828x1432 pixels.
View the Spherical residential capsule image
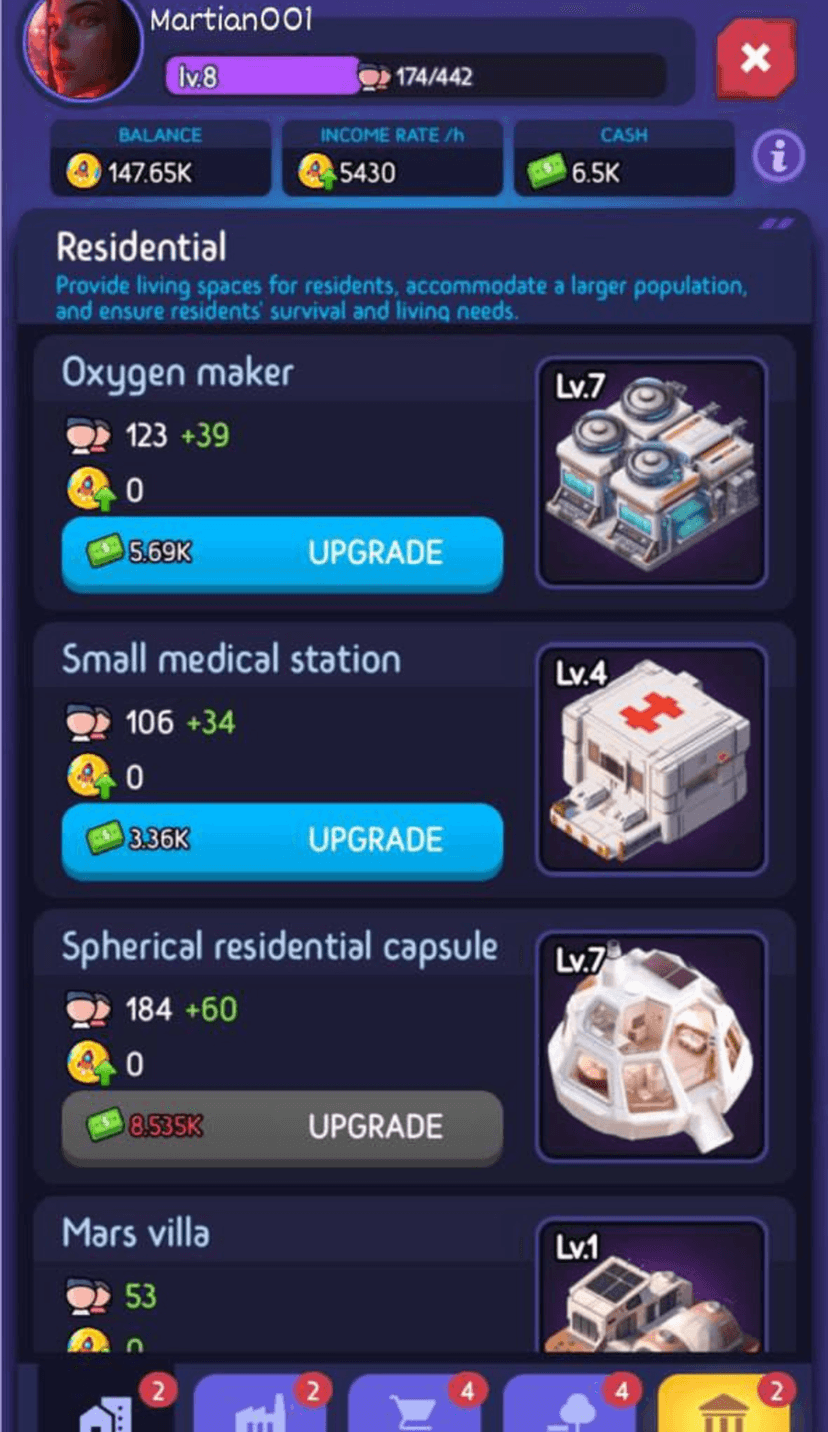tap(651, 1045)
